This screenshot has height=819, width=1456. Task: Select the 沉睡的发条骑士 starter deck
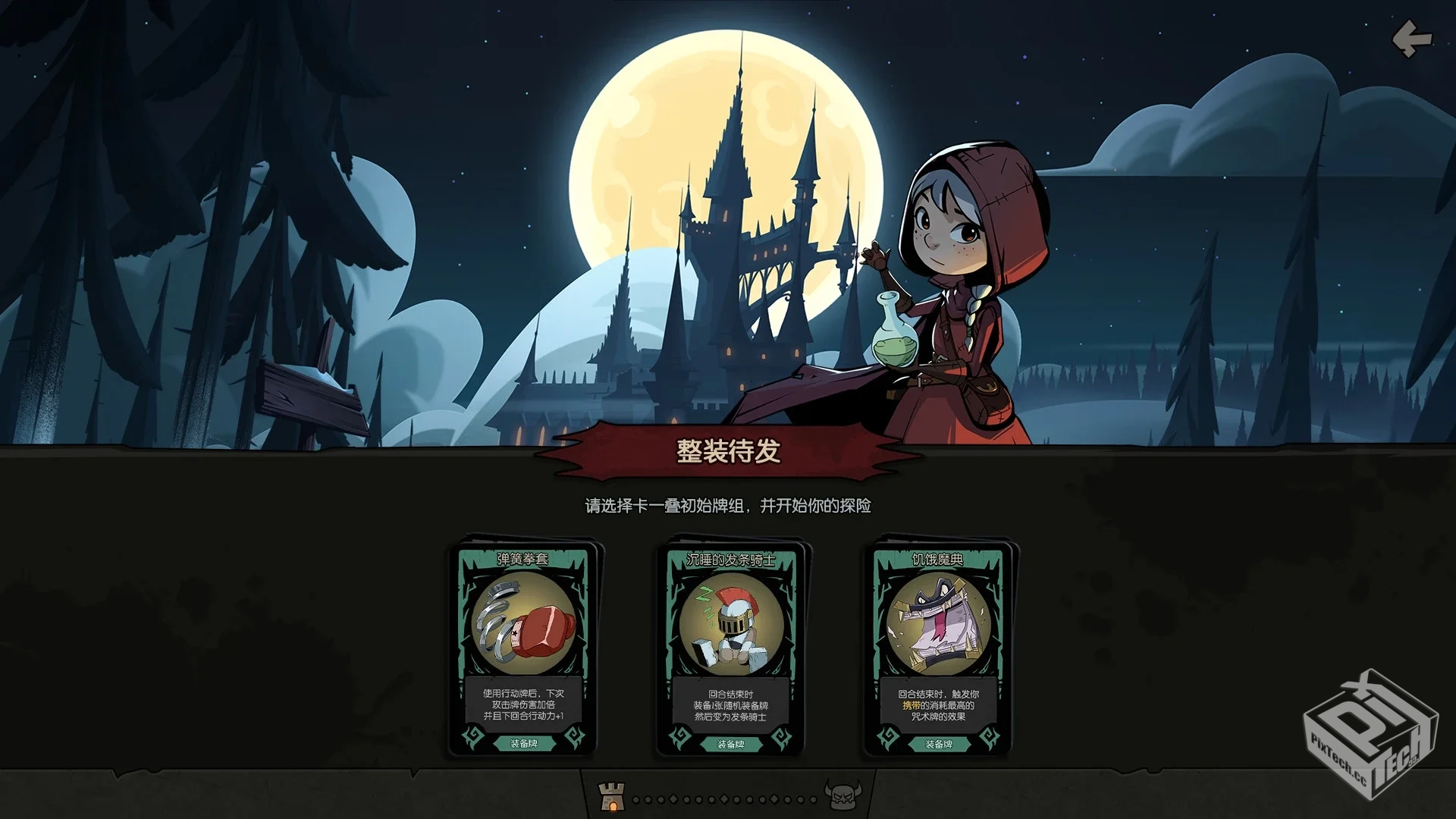(732, 652)
